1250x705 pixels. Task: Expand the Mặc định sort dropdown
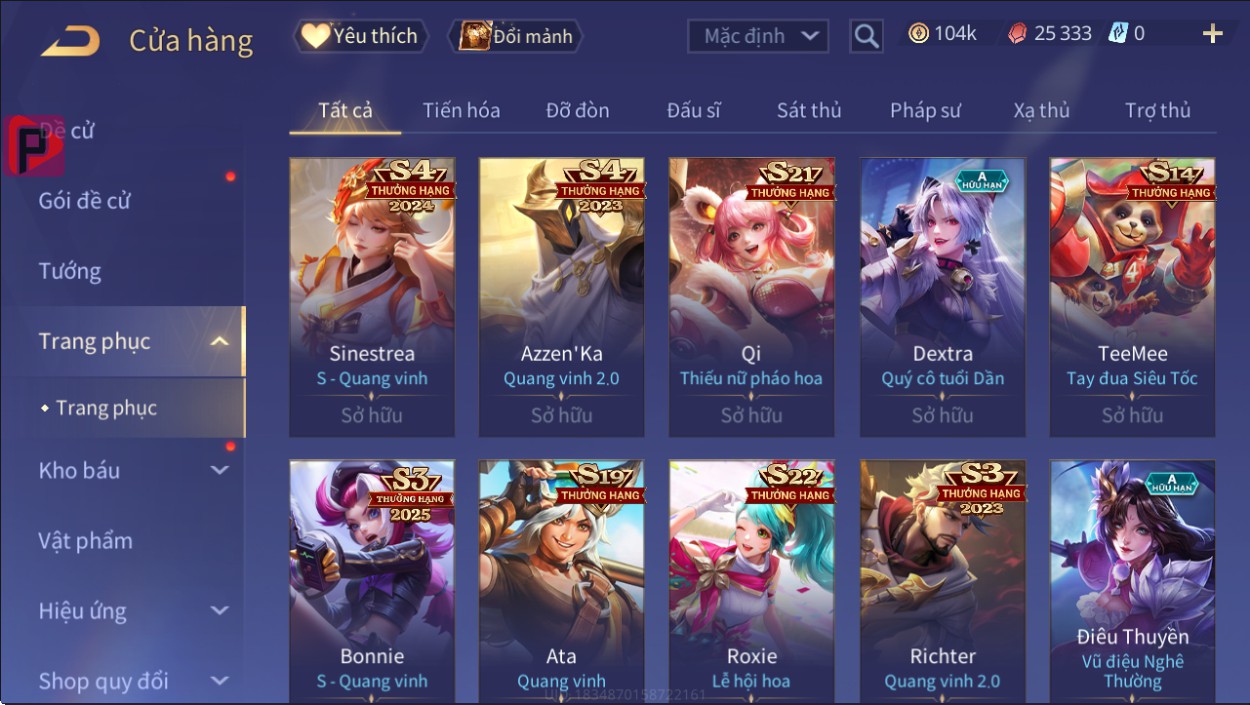pyautogui.click(x=758, y=37)
